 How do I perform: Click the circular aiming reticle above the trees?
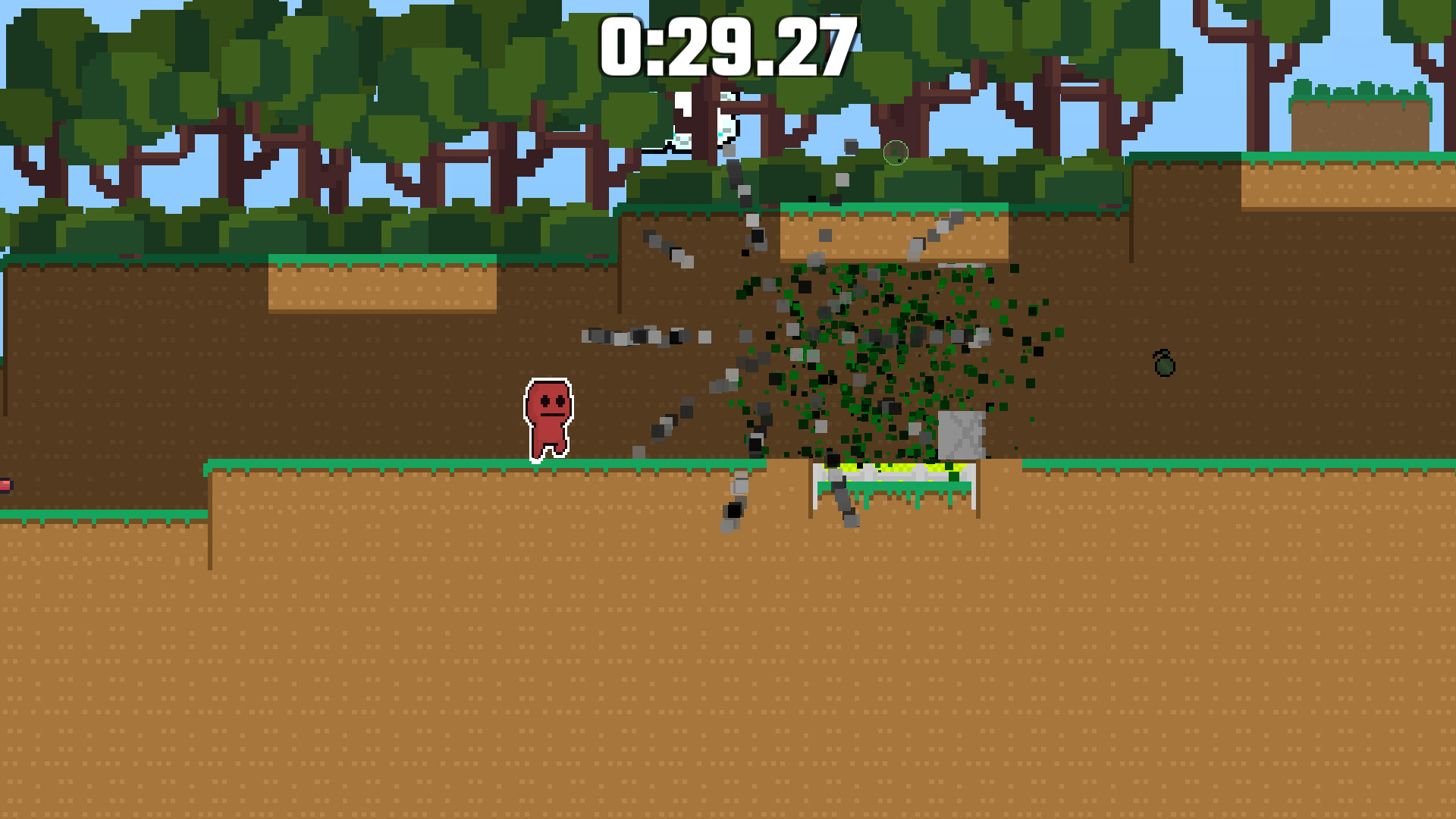click(x=896, y=152)
